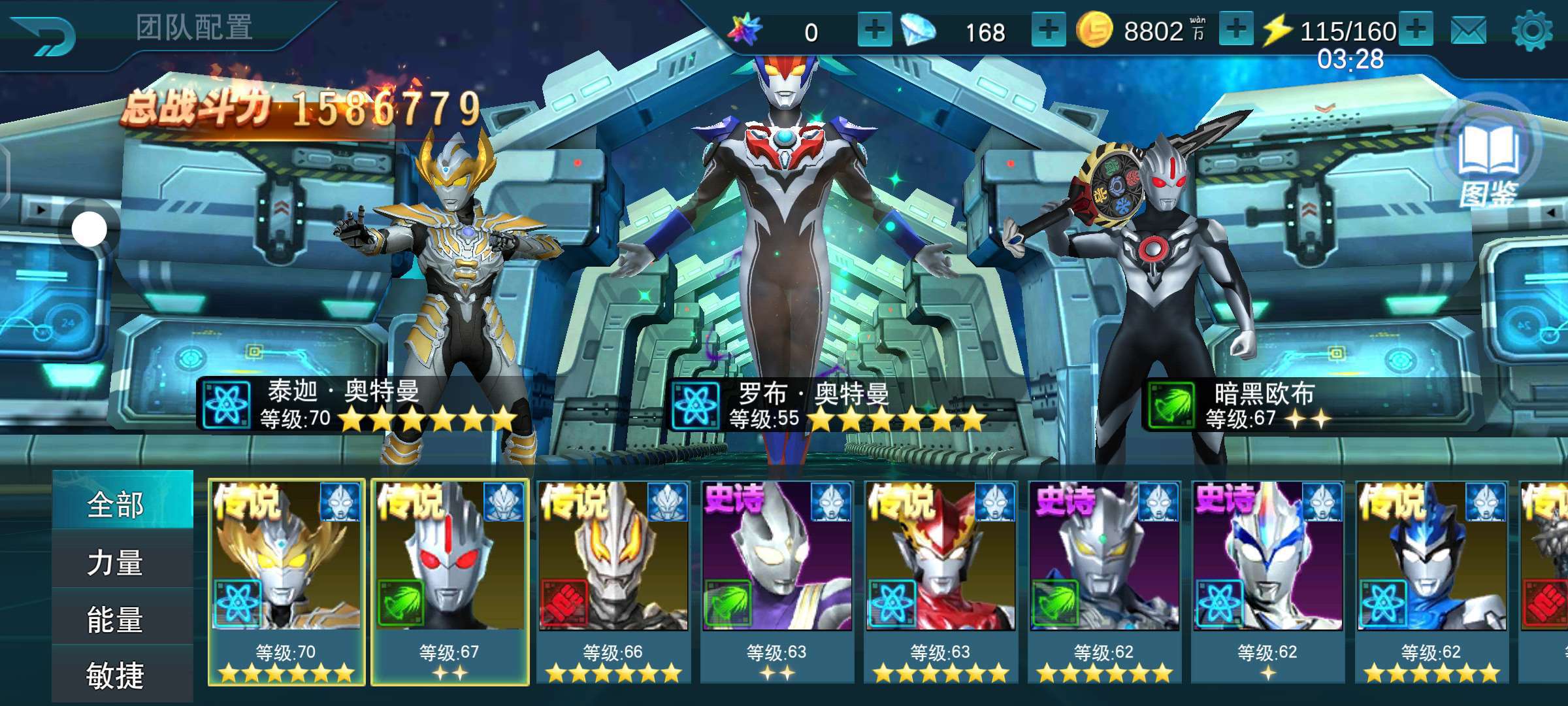Open the gear settings icon
Screen dimensions: 1568x706
pos(1531,31)
